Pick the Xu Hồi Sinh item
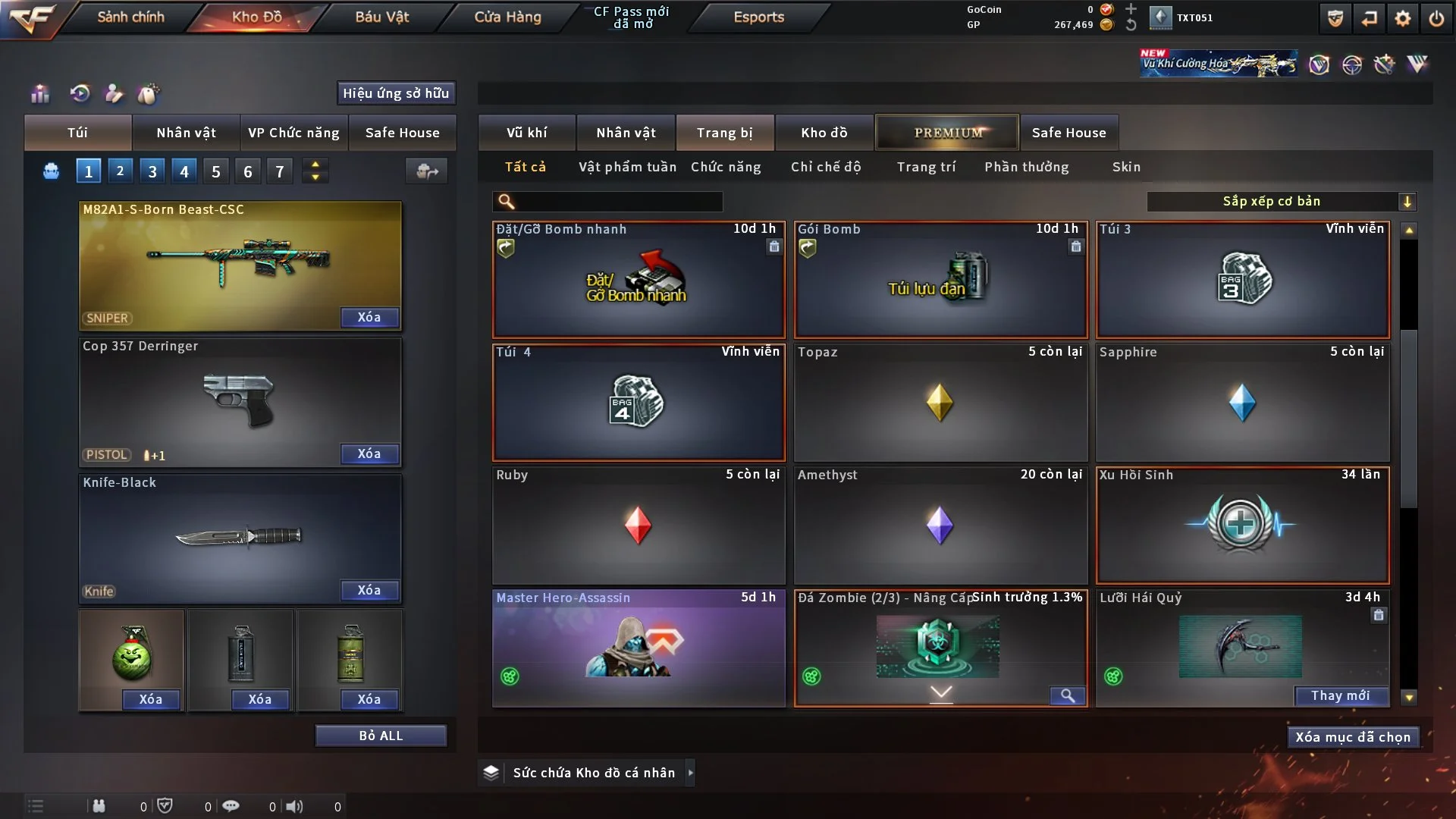 click(x=1242, y=525)
